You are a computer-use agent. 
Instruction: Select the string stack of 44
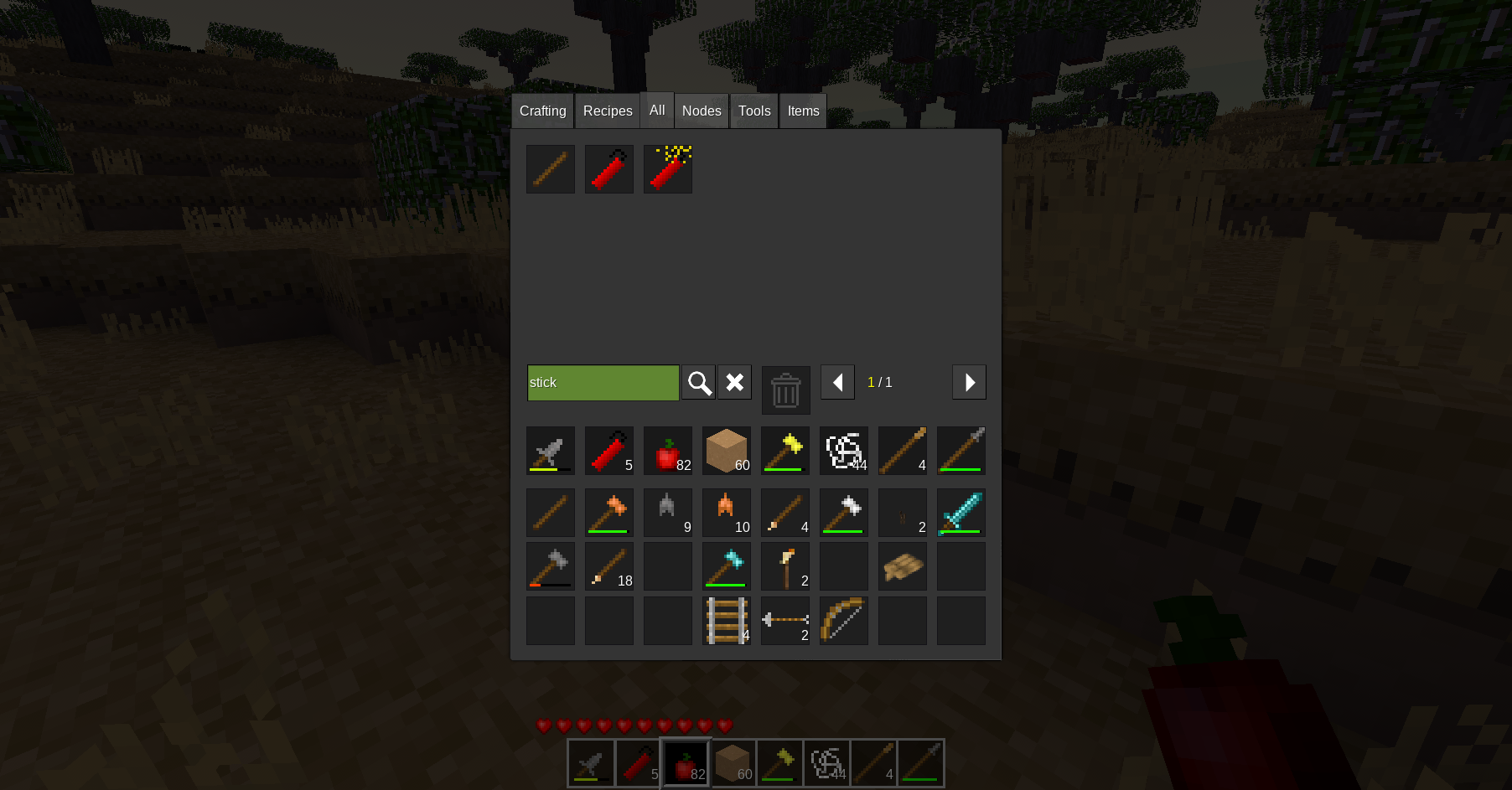point(844,452)
